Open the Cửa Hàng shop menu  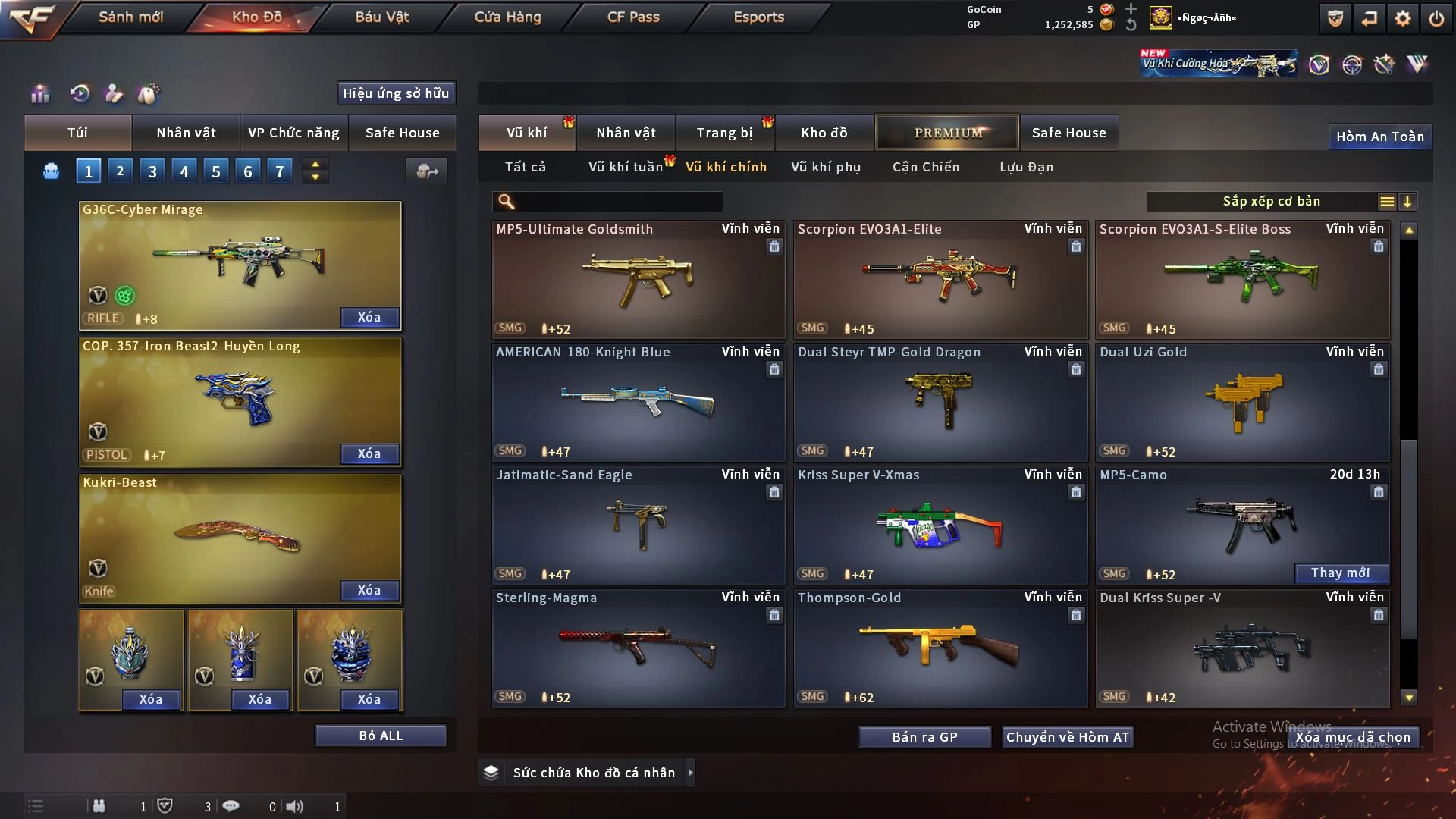coord(507,17)
